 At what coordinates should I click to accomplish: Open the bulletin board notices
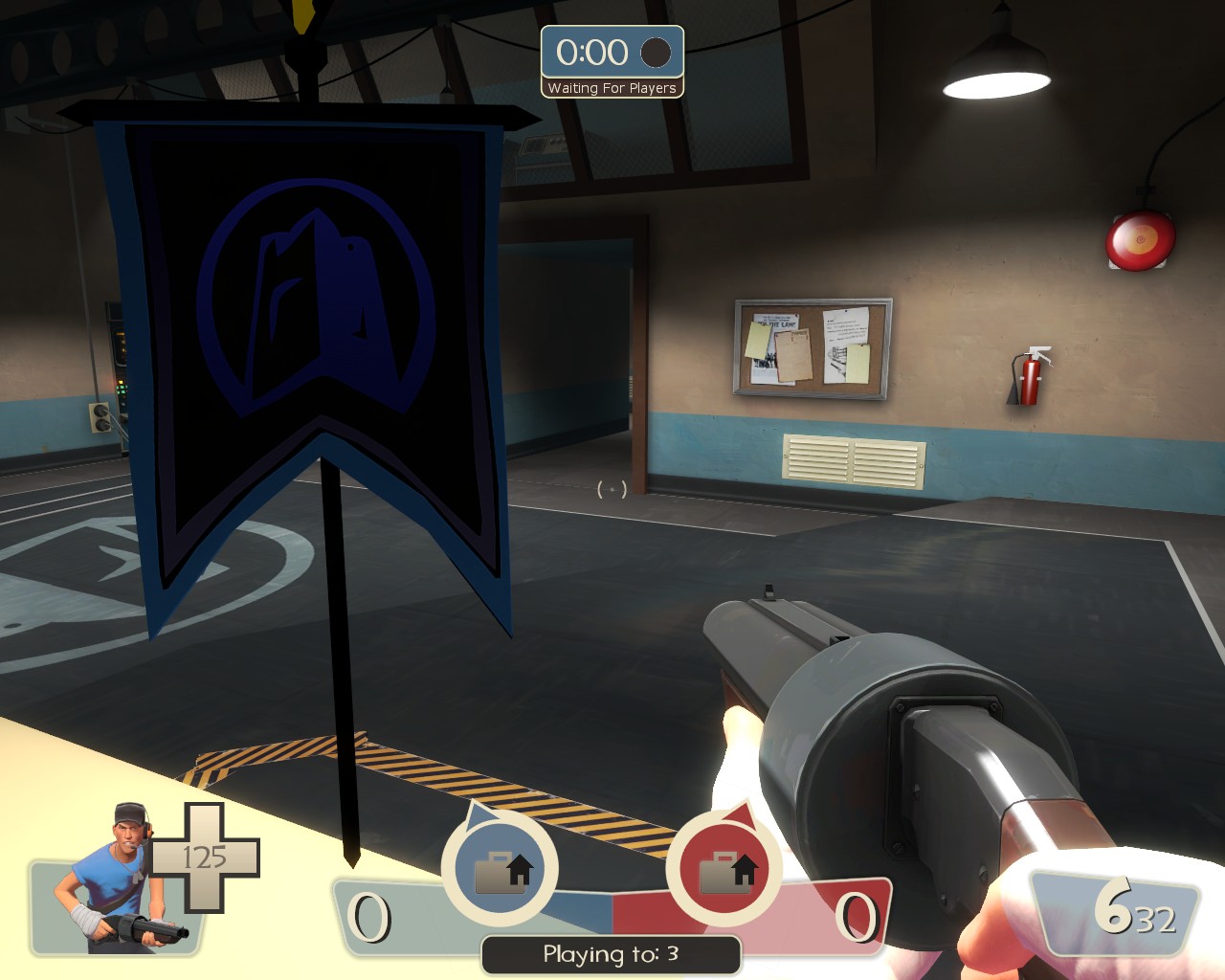point(813,347)
